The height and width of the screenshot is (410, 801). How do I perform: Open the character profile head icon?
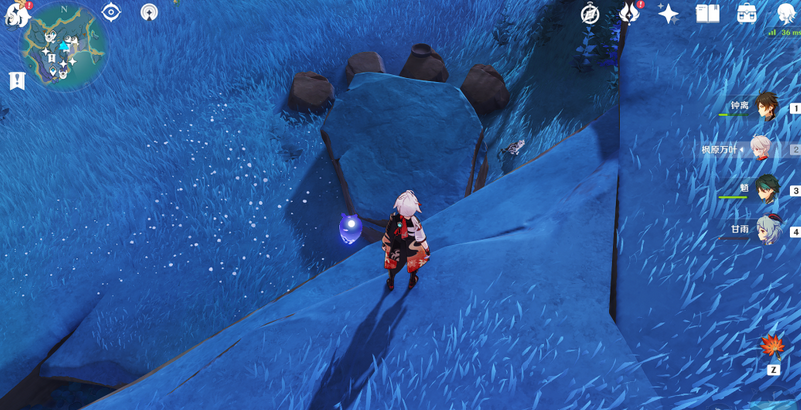pyautogui.click(x=786, y=13)
